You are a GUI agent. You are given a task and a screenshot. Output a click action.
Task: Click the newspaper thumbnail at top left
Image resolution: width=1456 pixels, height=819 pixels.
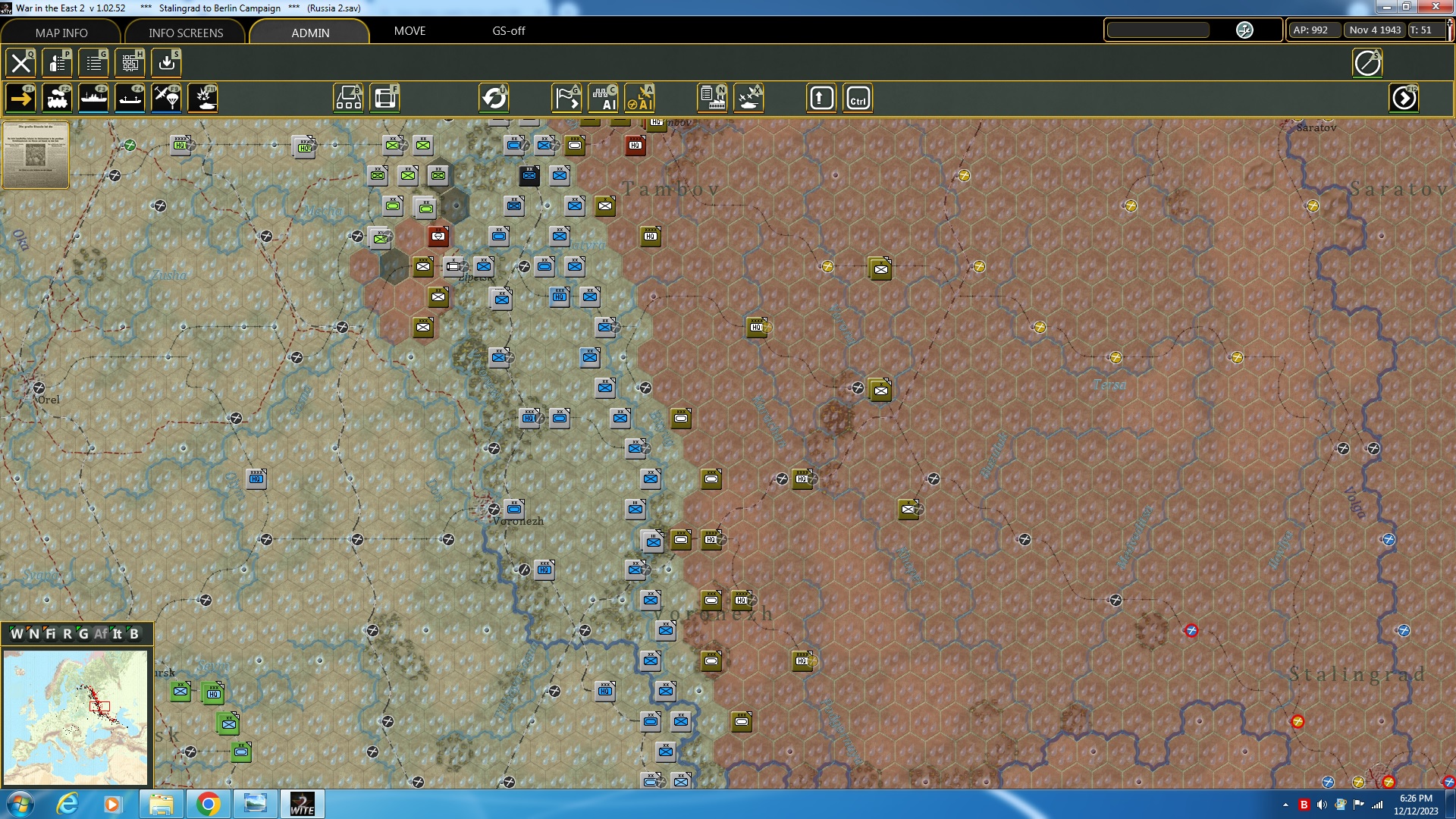pos(36,155)
